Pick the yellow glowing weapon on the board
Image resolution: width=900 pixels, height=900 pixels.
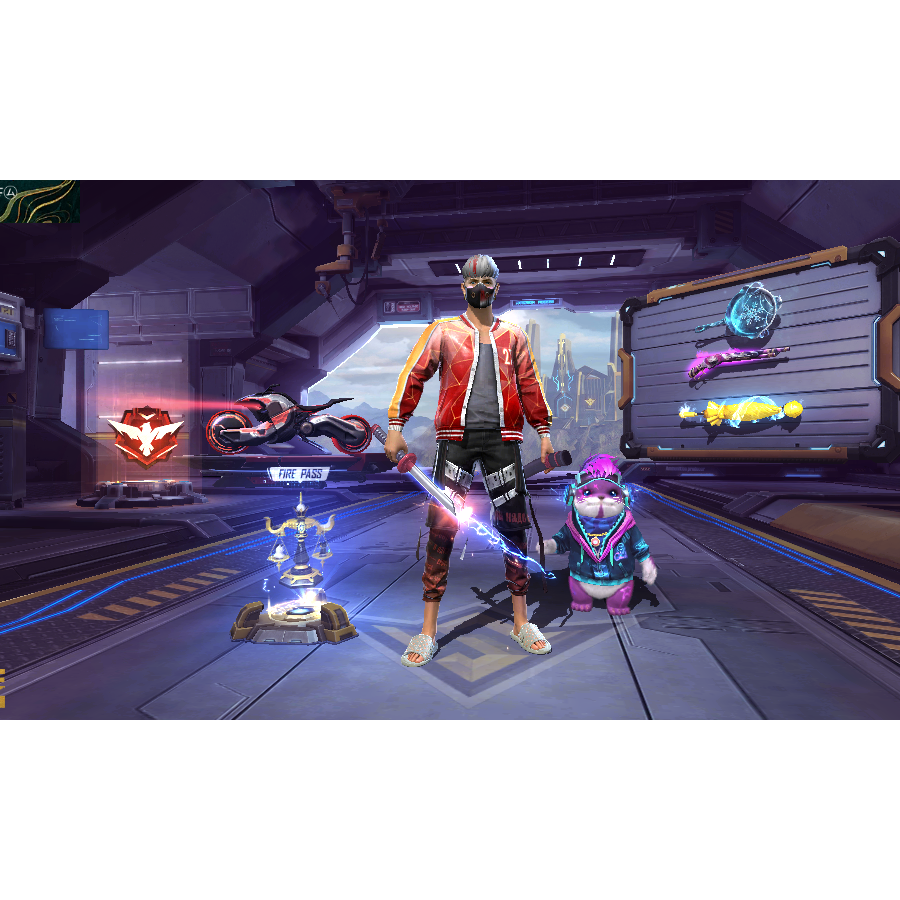(741, 411)
